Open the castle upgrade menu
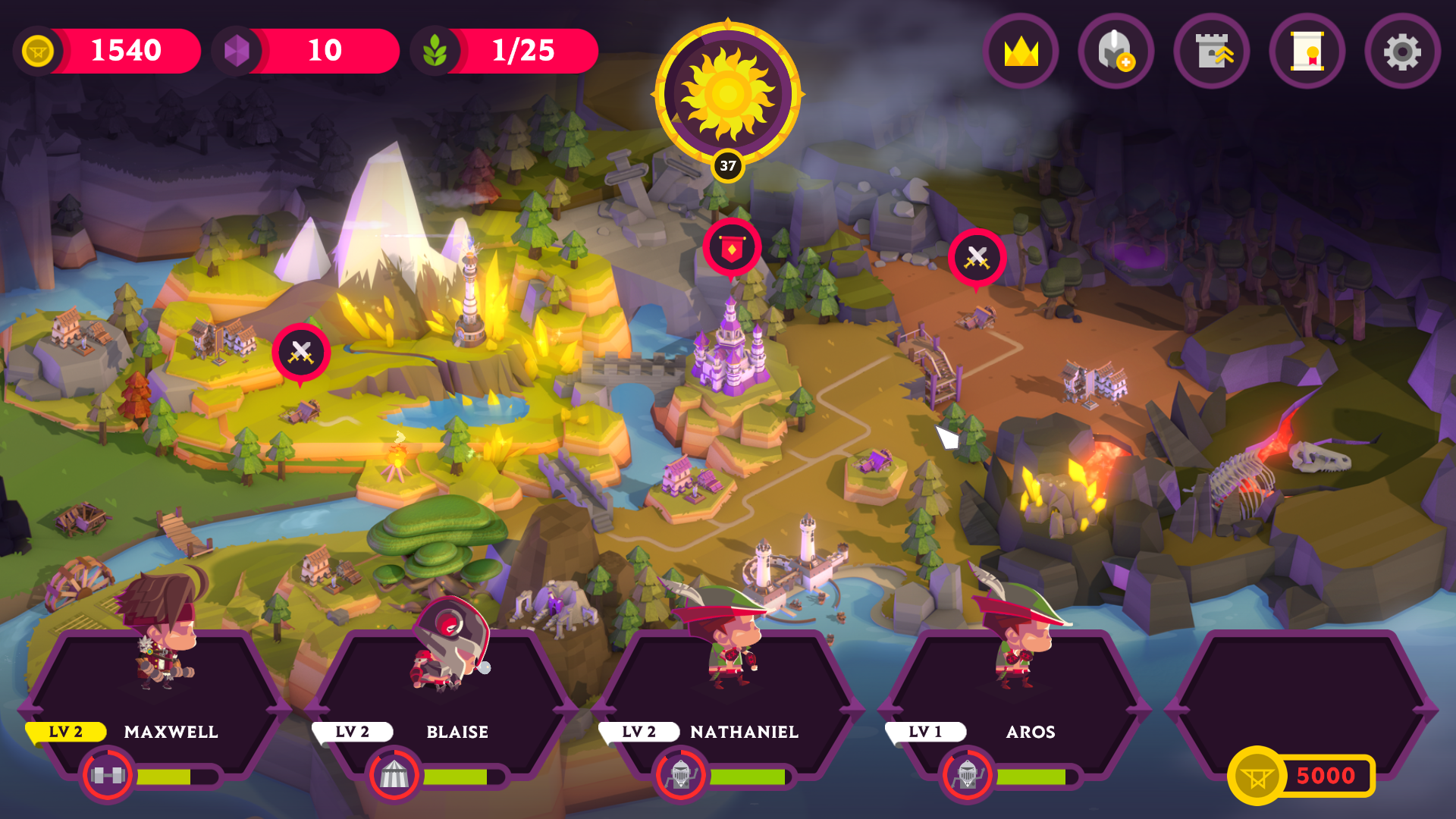Screen dimensions: 1456x819 tap(1211, 52)
